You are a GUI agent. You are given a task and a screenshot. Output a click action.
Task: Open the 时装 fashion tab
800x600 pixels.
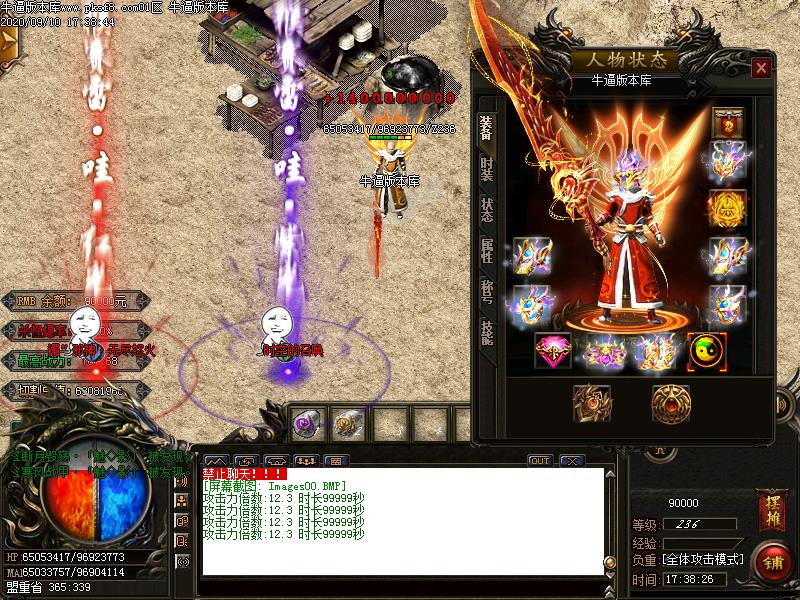pos(487,168)
